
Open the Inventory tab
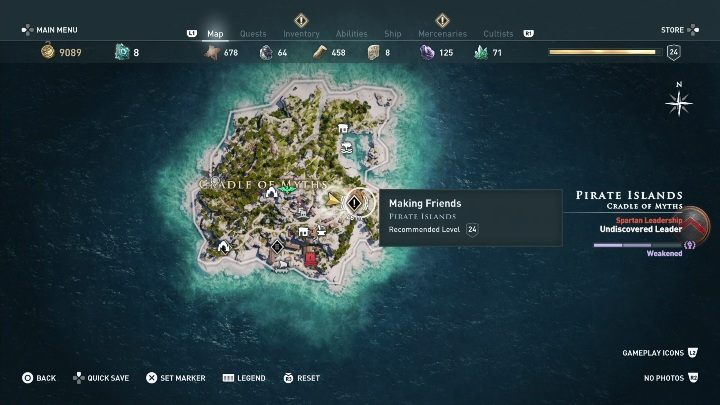301,33
